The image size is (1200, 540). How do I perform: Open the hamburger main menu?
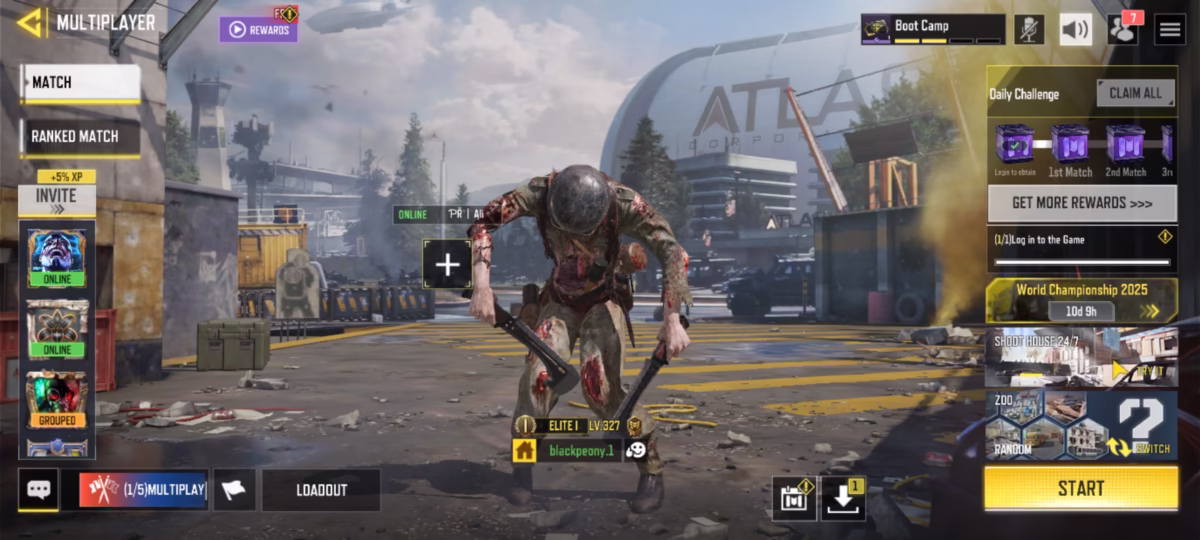pos(1170,29)
